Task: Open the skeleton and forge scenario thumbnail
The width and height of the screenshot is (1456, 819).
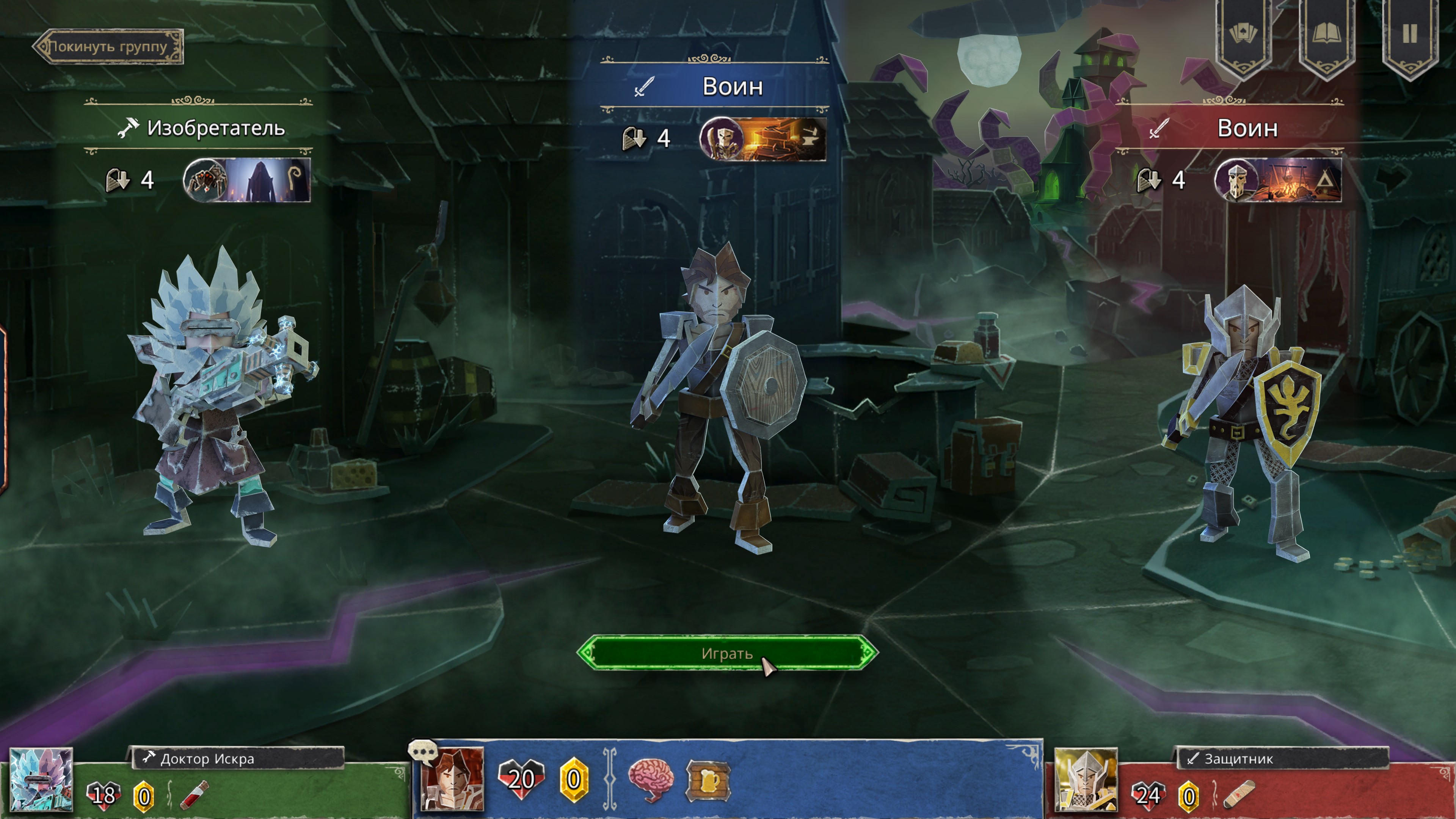Action: (763, 138)
